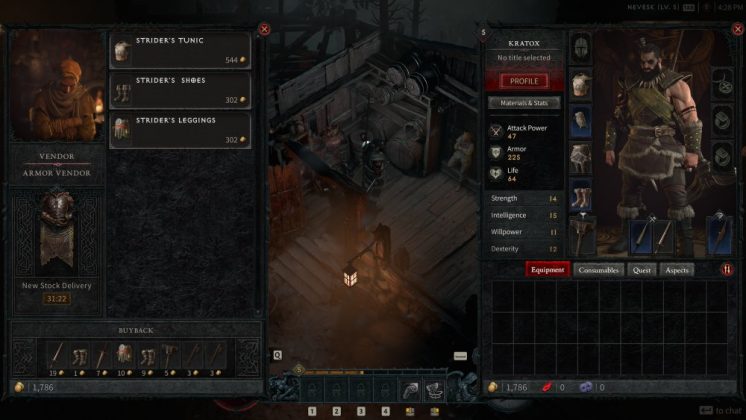Select the equipped helmet slot
The width and height of the screenshot is (746, 420).
pos(580,47)
